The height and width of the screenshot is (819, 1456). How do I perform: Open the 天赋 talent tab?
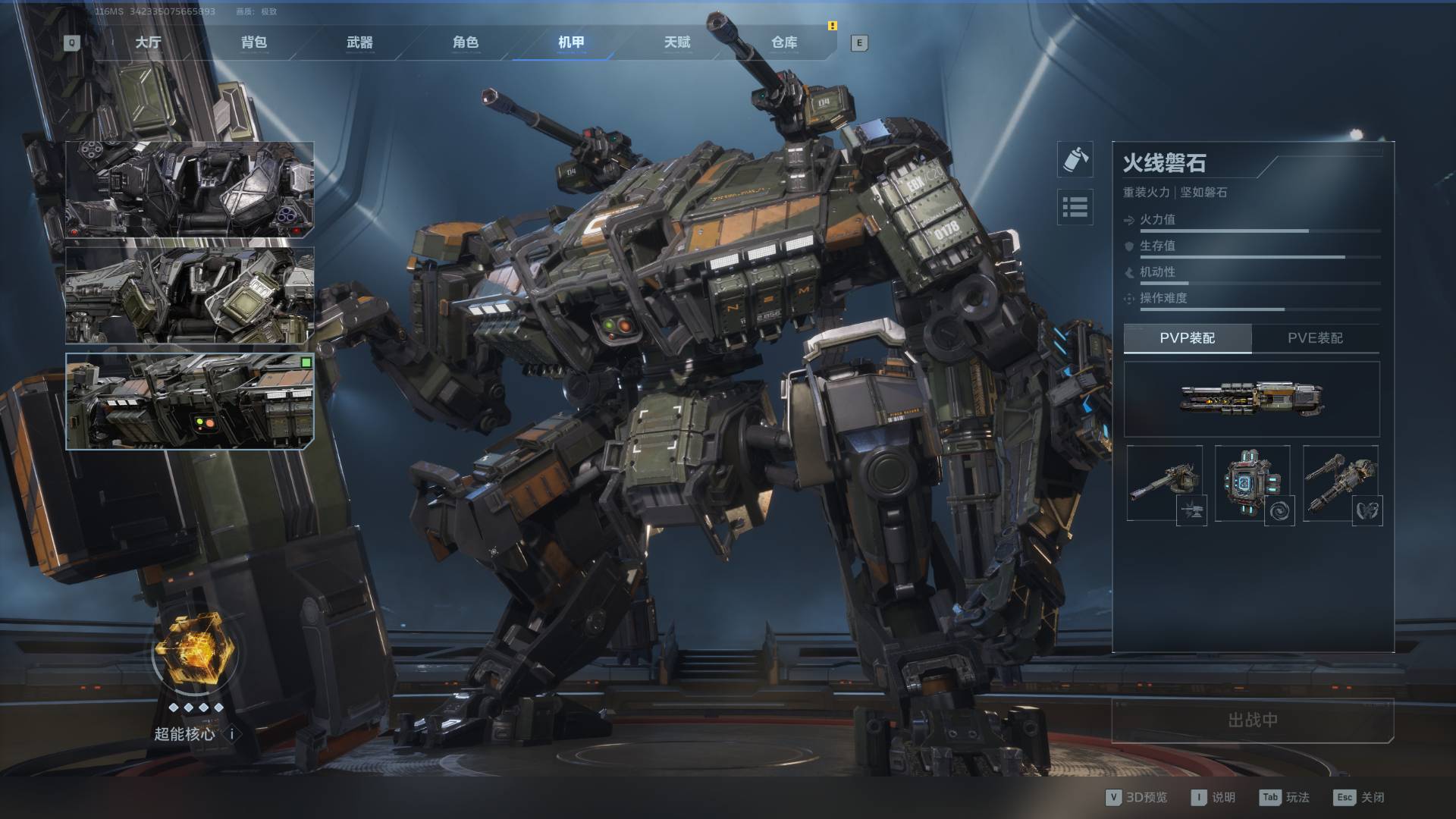677,42
